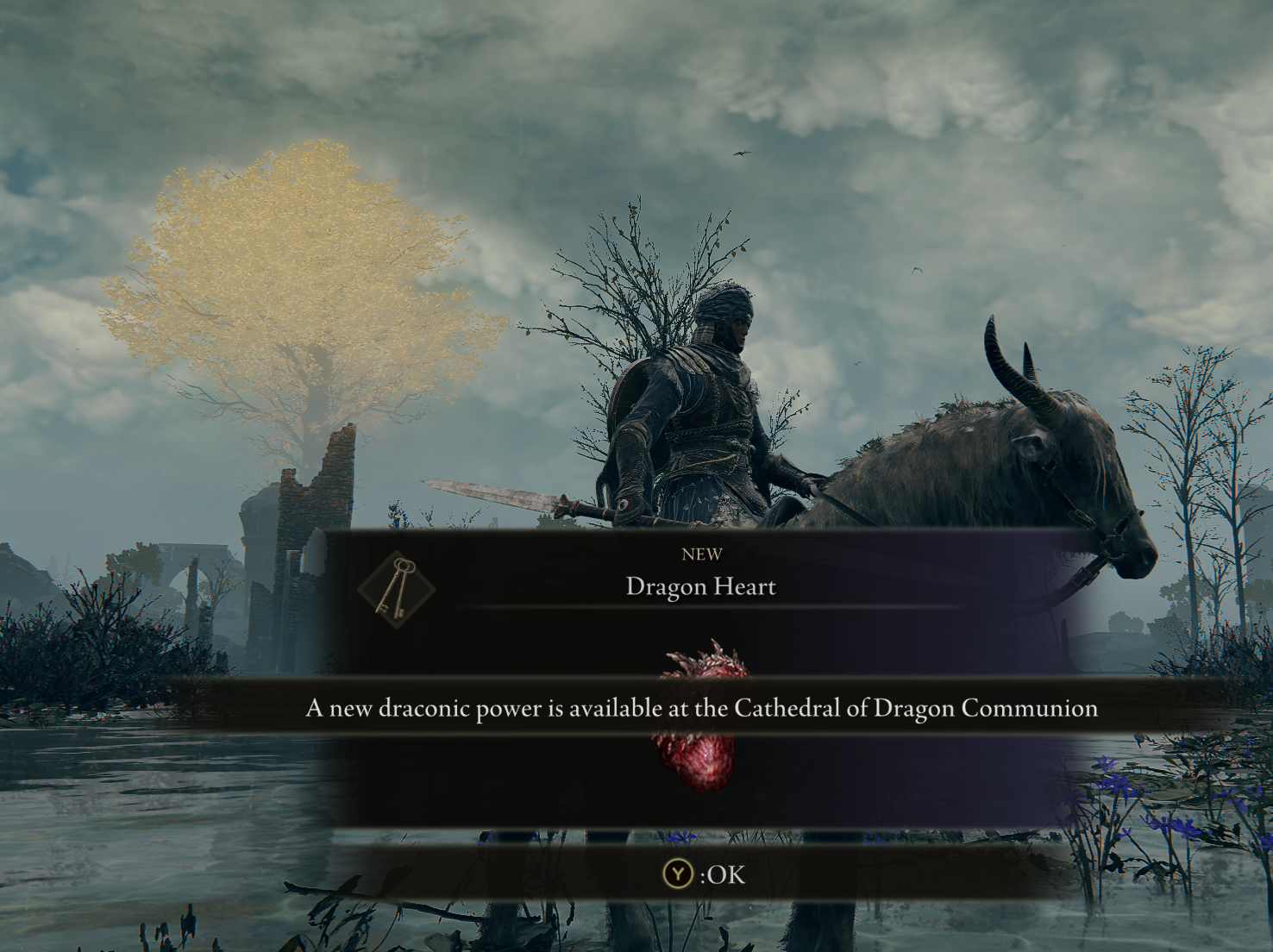
Task: Click the draconic power notification banner
Action: (702, 710)
